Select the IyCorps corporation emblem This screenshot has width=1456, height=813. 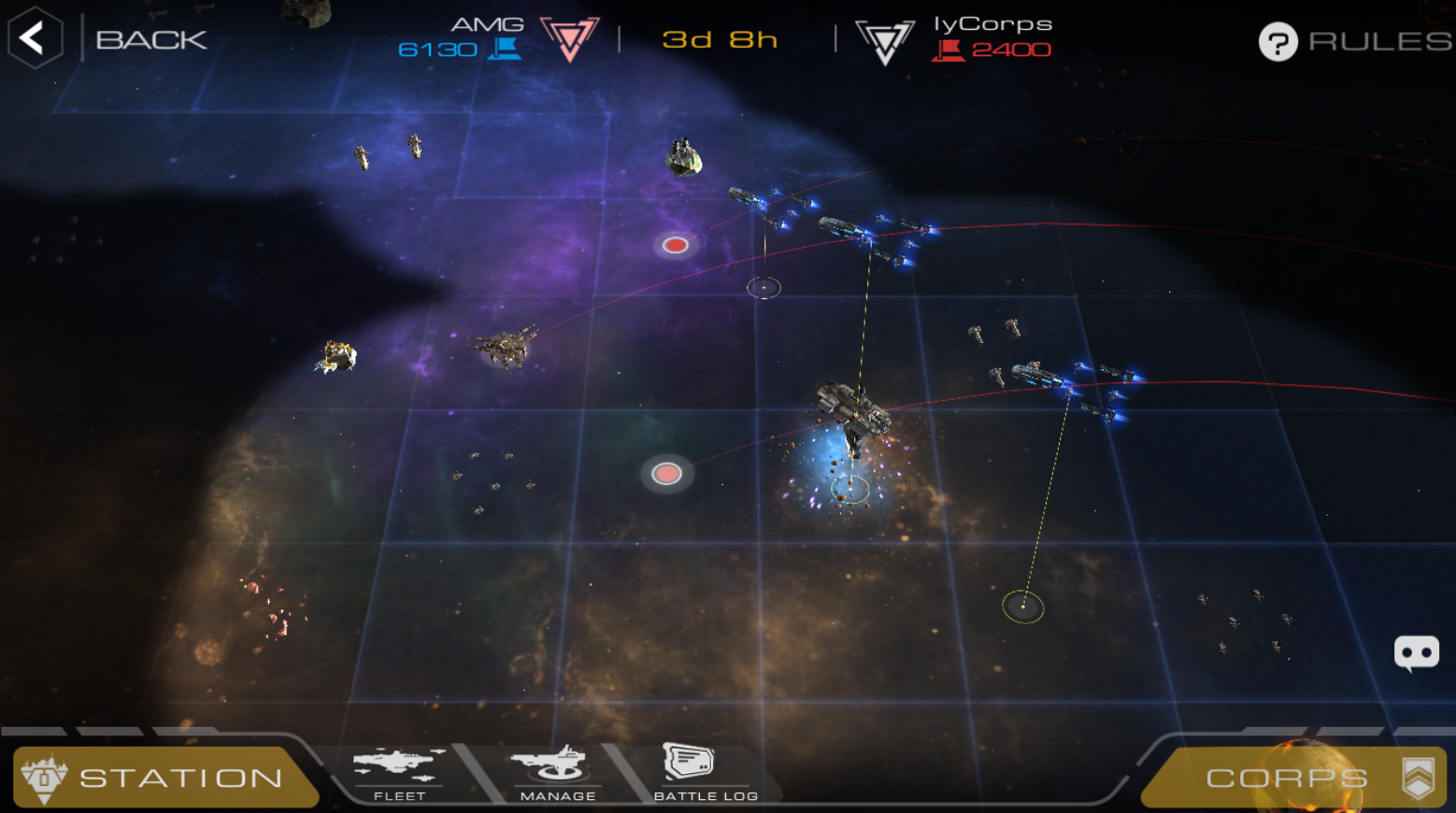click(x=884, y=41)
